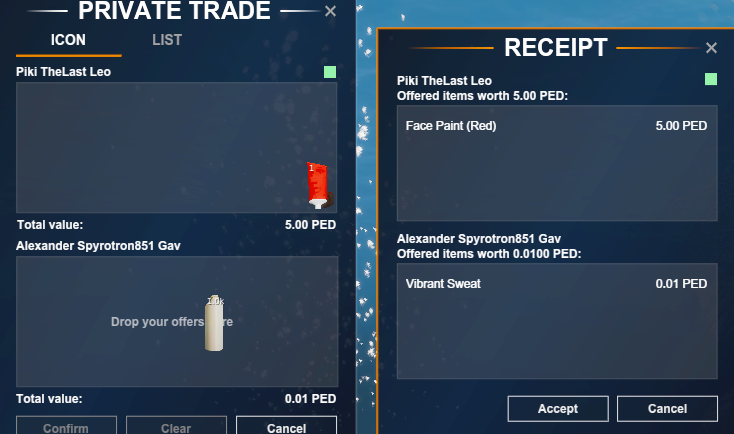Select the Vibrant Sweat bottle icon
Screen dimensions: 734x434
coord(214,324)
